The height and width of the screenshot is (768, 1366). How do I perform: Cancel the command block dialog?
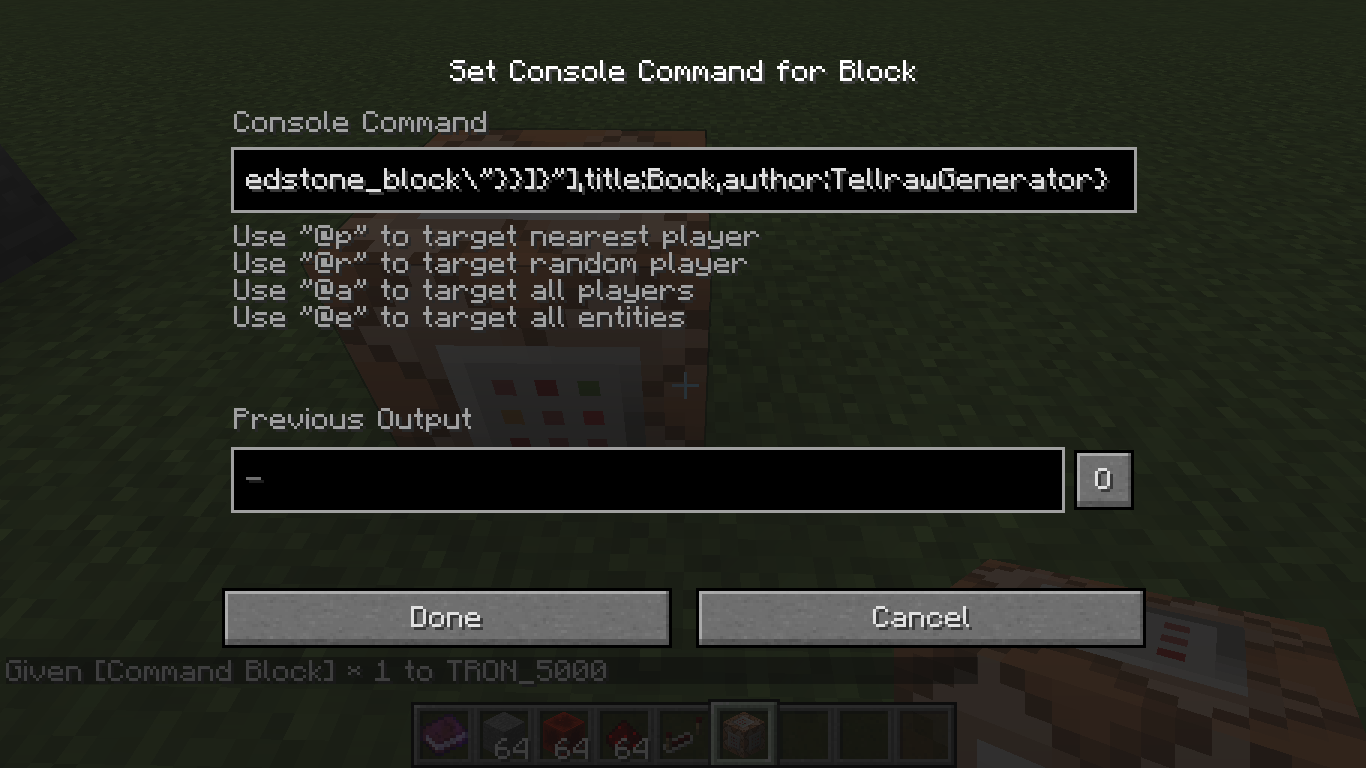tap(920, 617)
